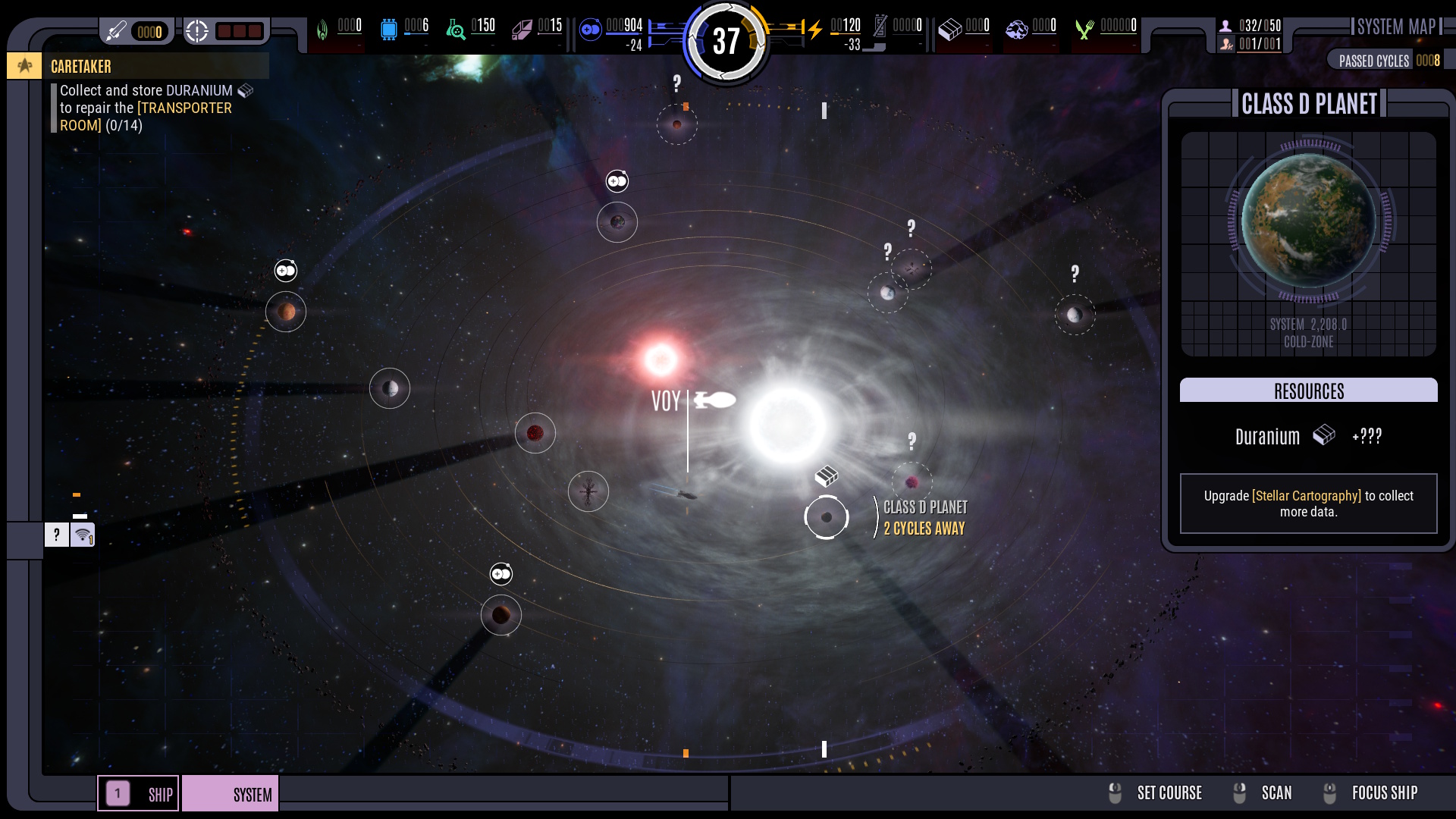Click the targeting reticle hull icon

click(x=197, y=31)
